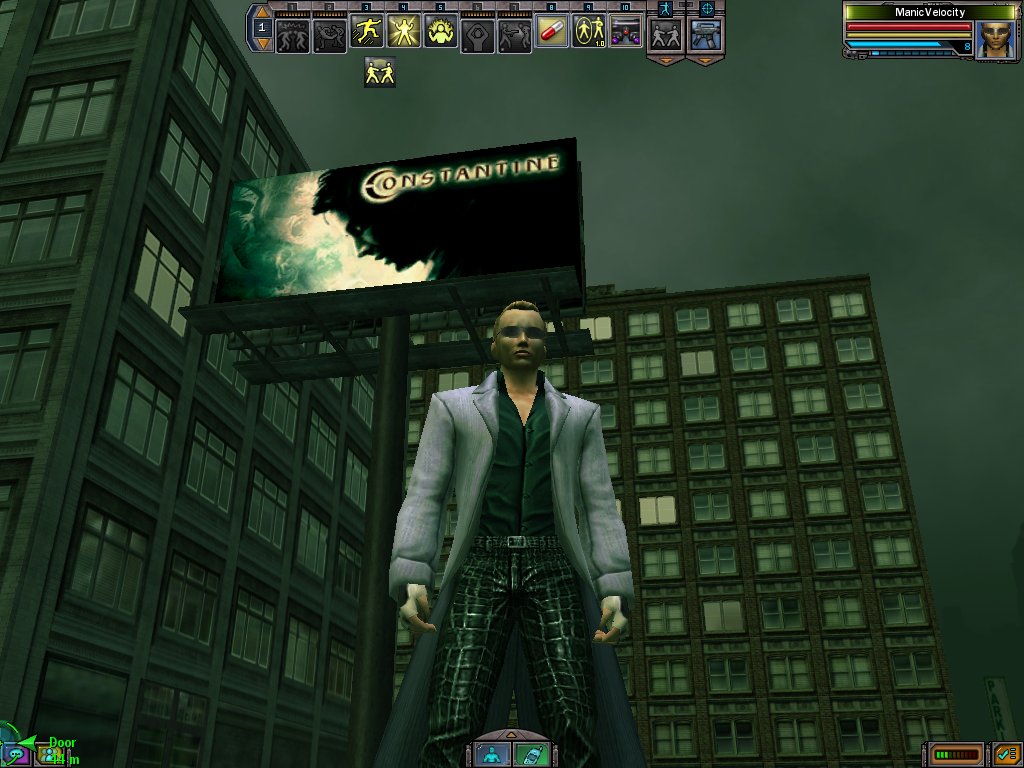Click the two-fighters buff icon below hotbar
Viewport: 1024px width, 768px height.
379,72
